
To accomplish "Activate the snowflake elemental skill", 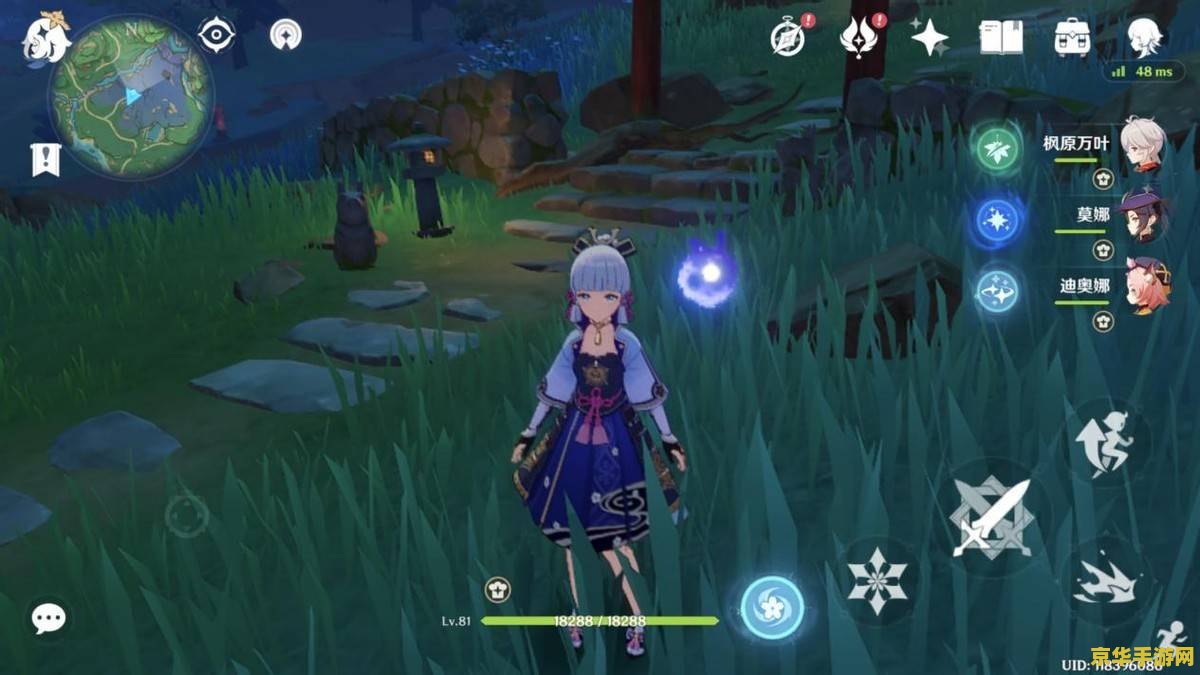I will pos(877,580).
